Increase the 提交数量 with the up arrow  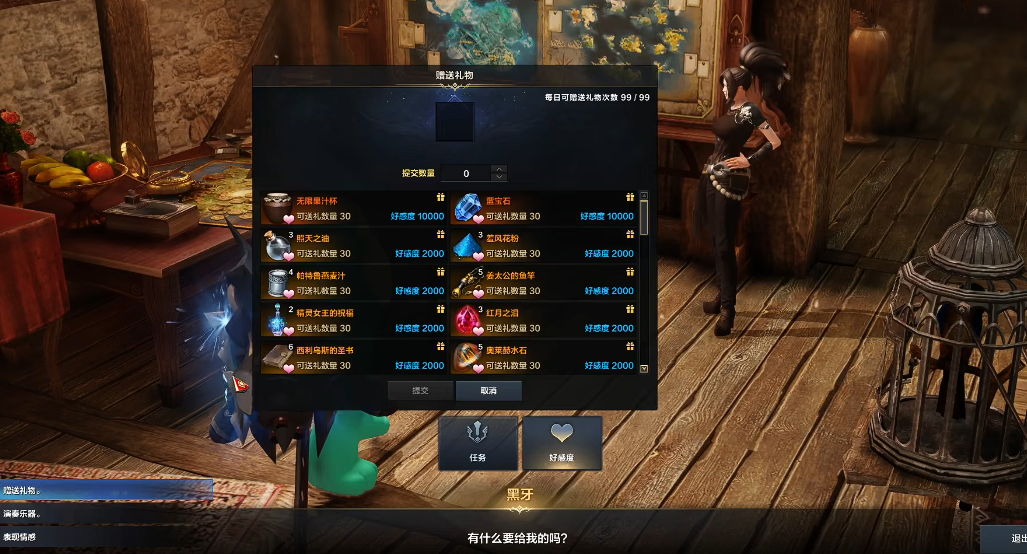pos(499,169)
